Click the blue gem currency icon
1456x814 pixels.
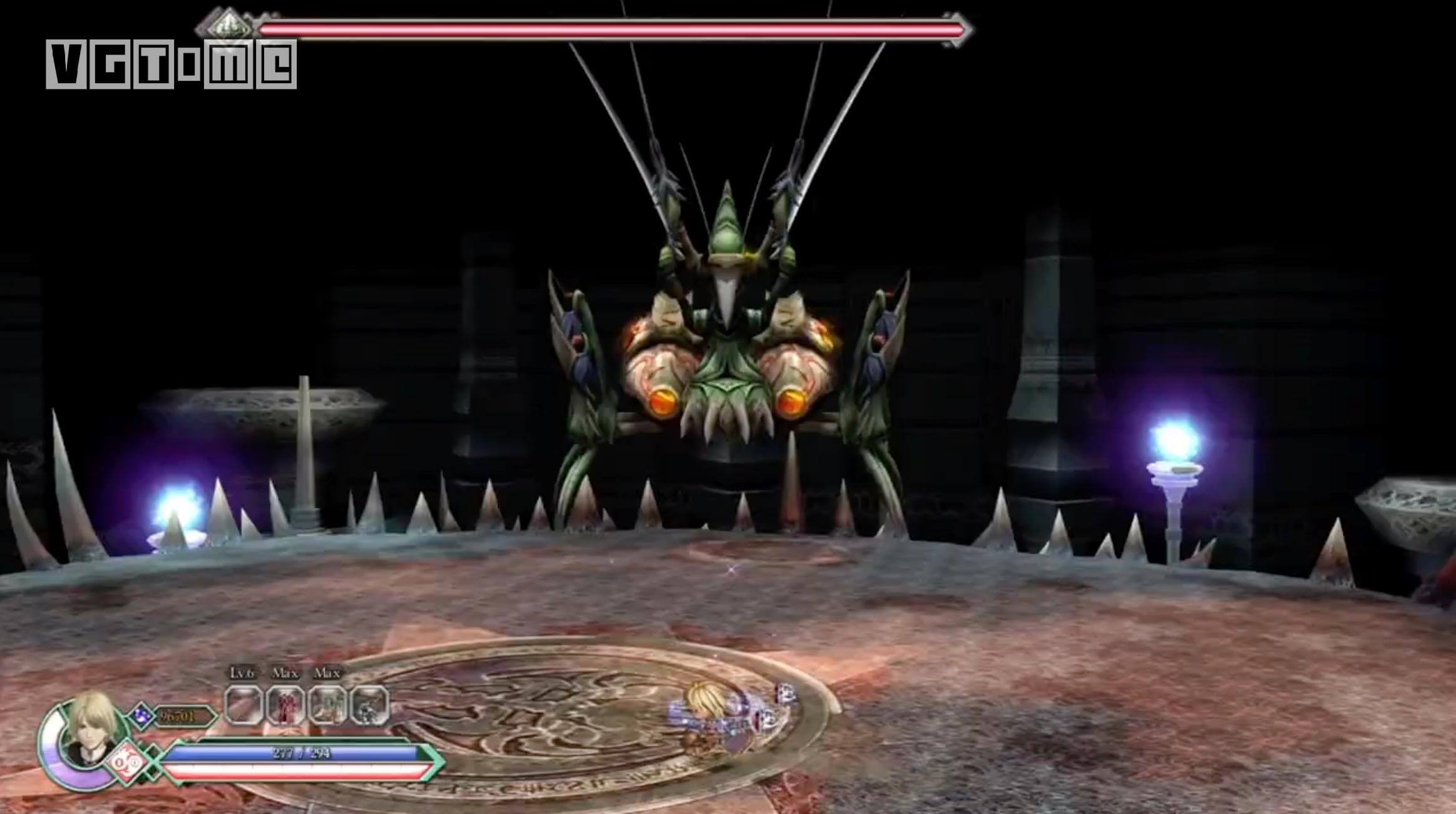coord(143,715)
